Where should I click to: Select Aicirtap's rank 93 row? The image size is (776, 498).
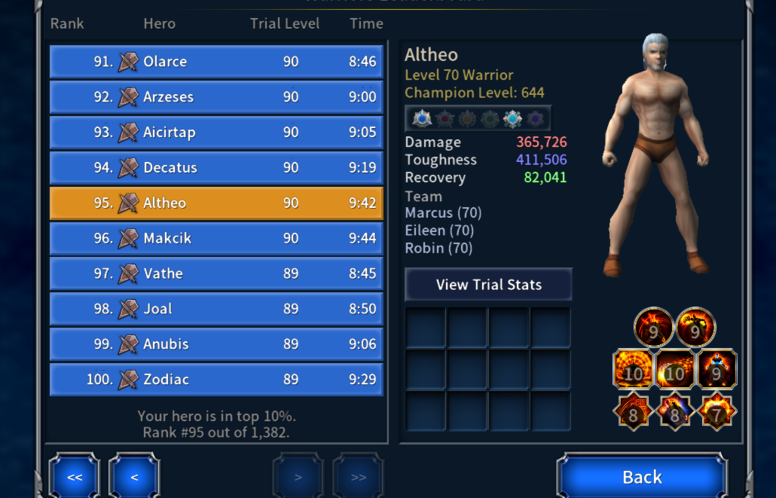[x=216, y=132]
